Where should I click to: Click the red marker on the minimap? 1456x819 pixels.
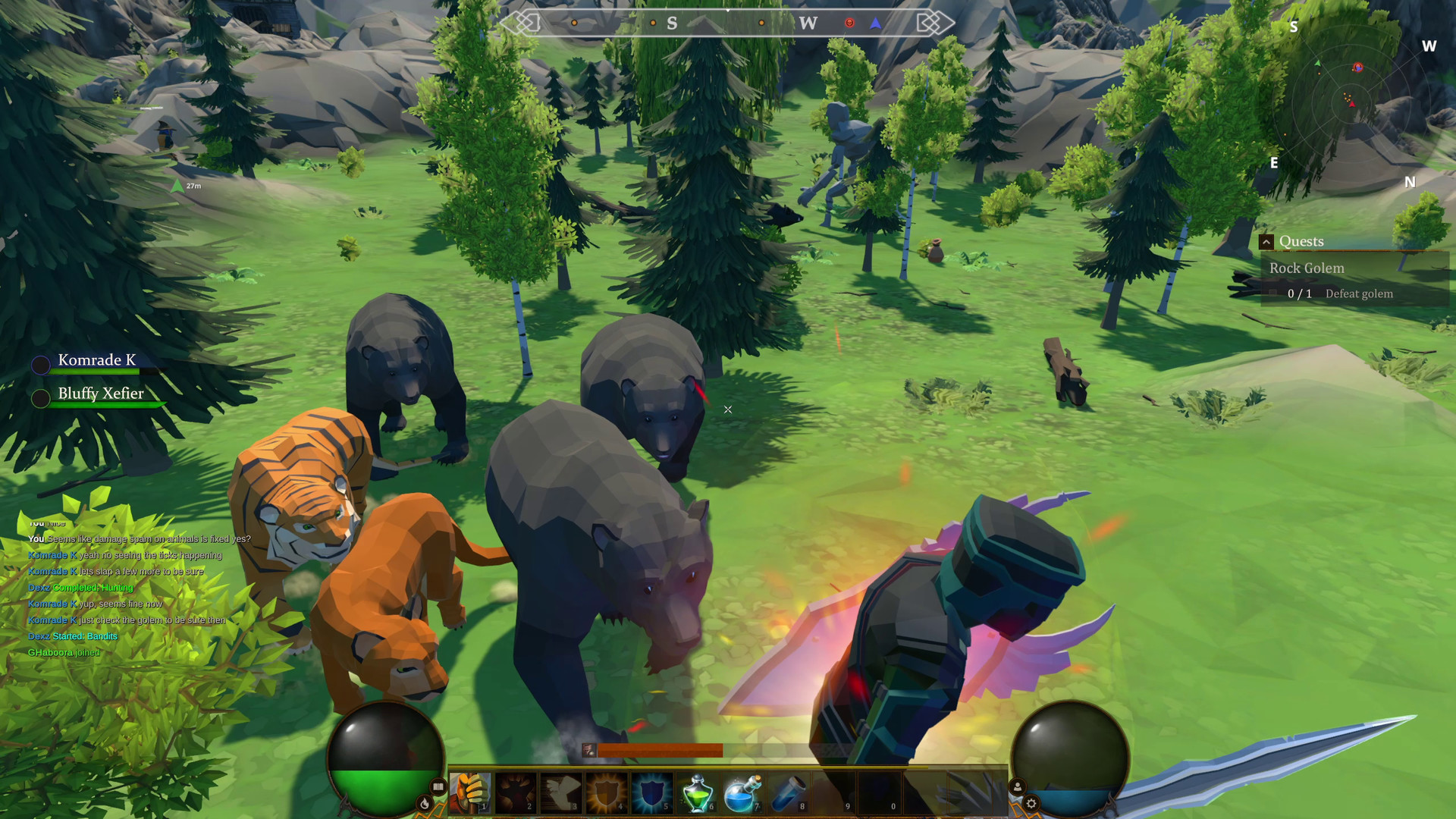(1358, 68)
